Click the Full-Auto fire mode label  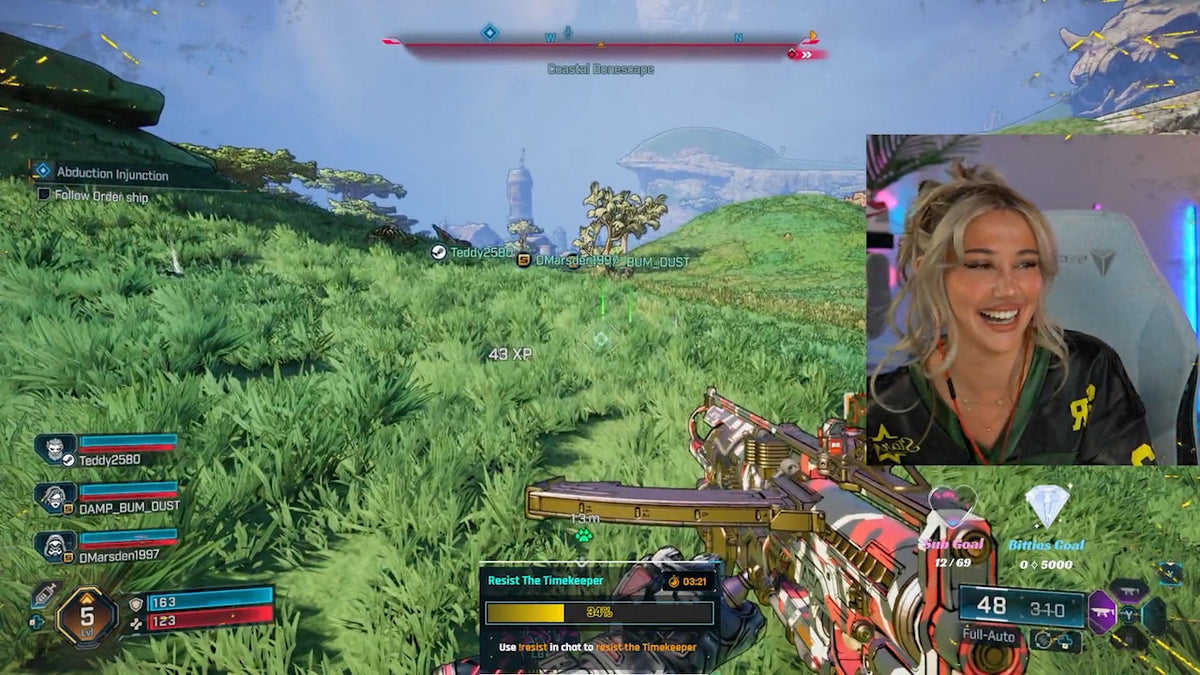coord(989,636)
